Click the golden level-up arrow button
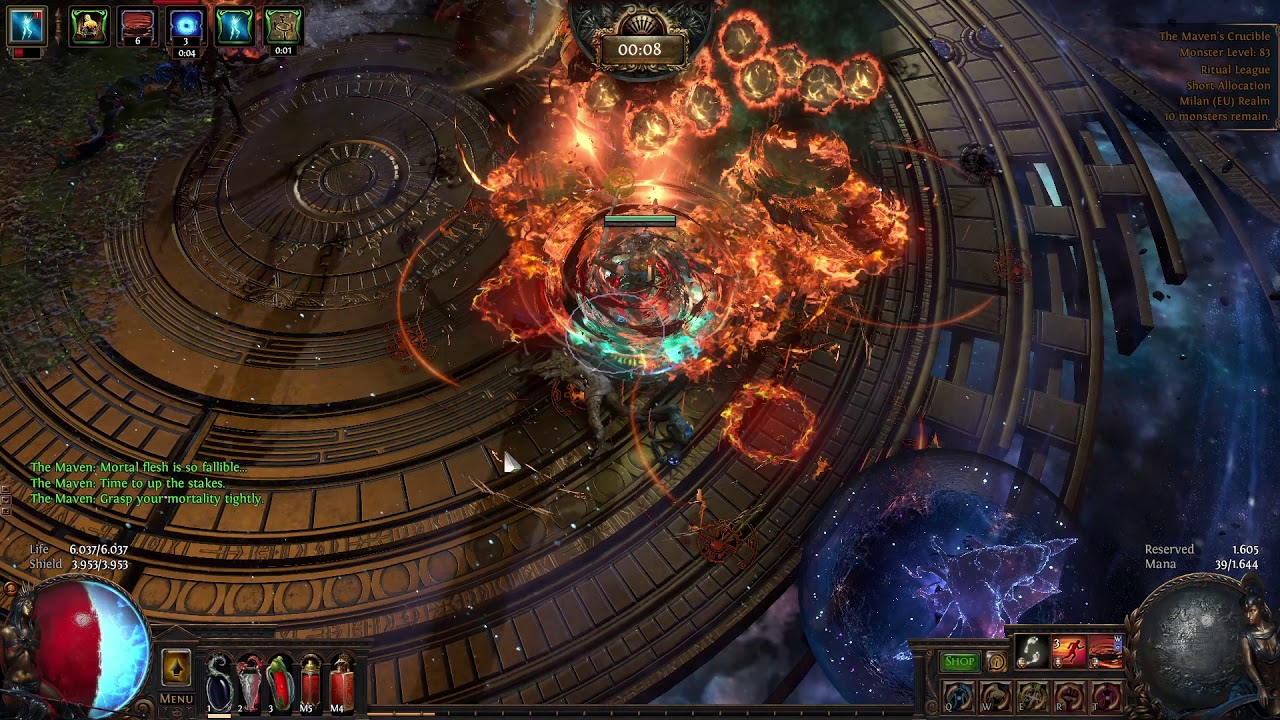 point(176,668)
